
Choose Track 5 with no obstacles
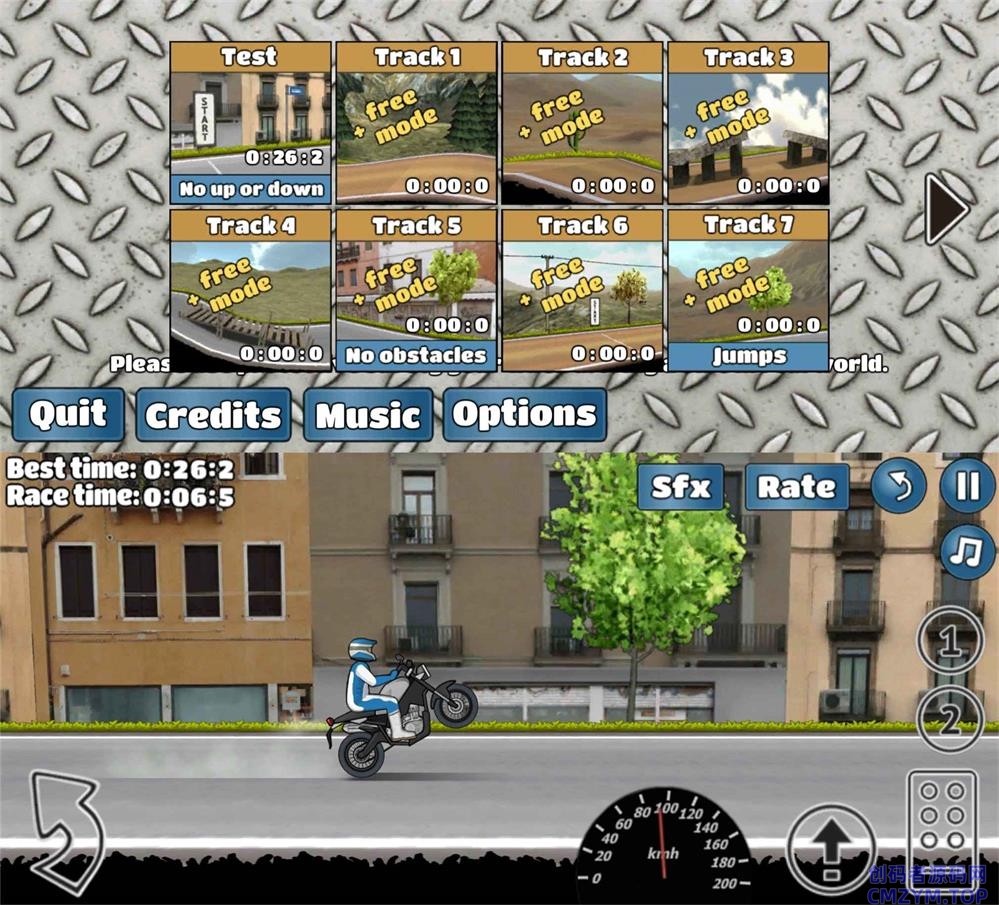(x=416, y=290)
